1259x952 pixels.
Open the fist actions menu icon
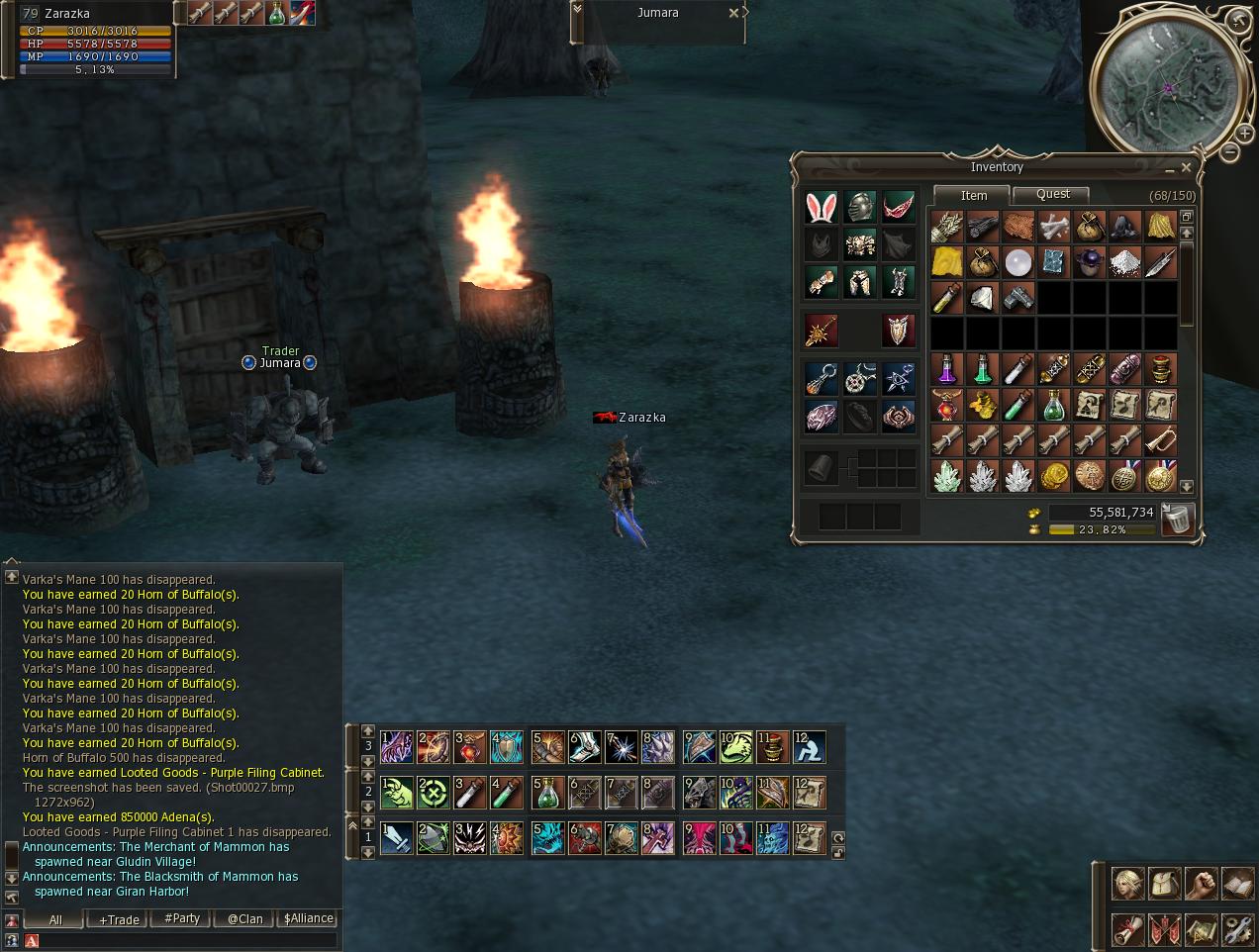pyautogui.click(x=1202, y=884)
